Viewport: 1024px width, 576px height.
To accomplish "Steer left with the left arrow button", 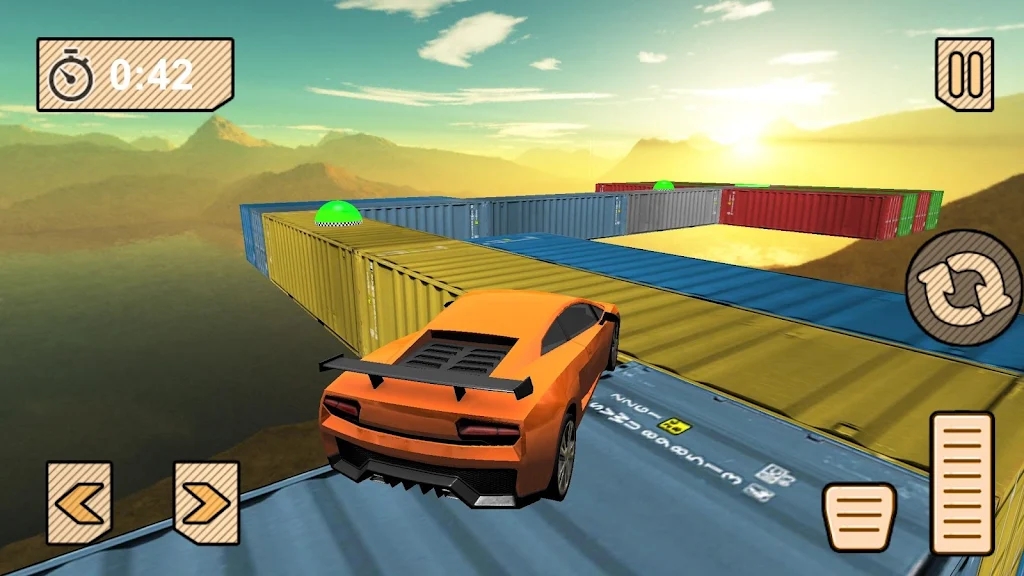I will [79, 502].
